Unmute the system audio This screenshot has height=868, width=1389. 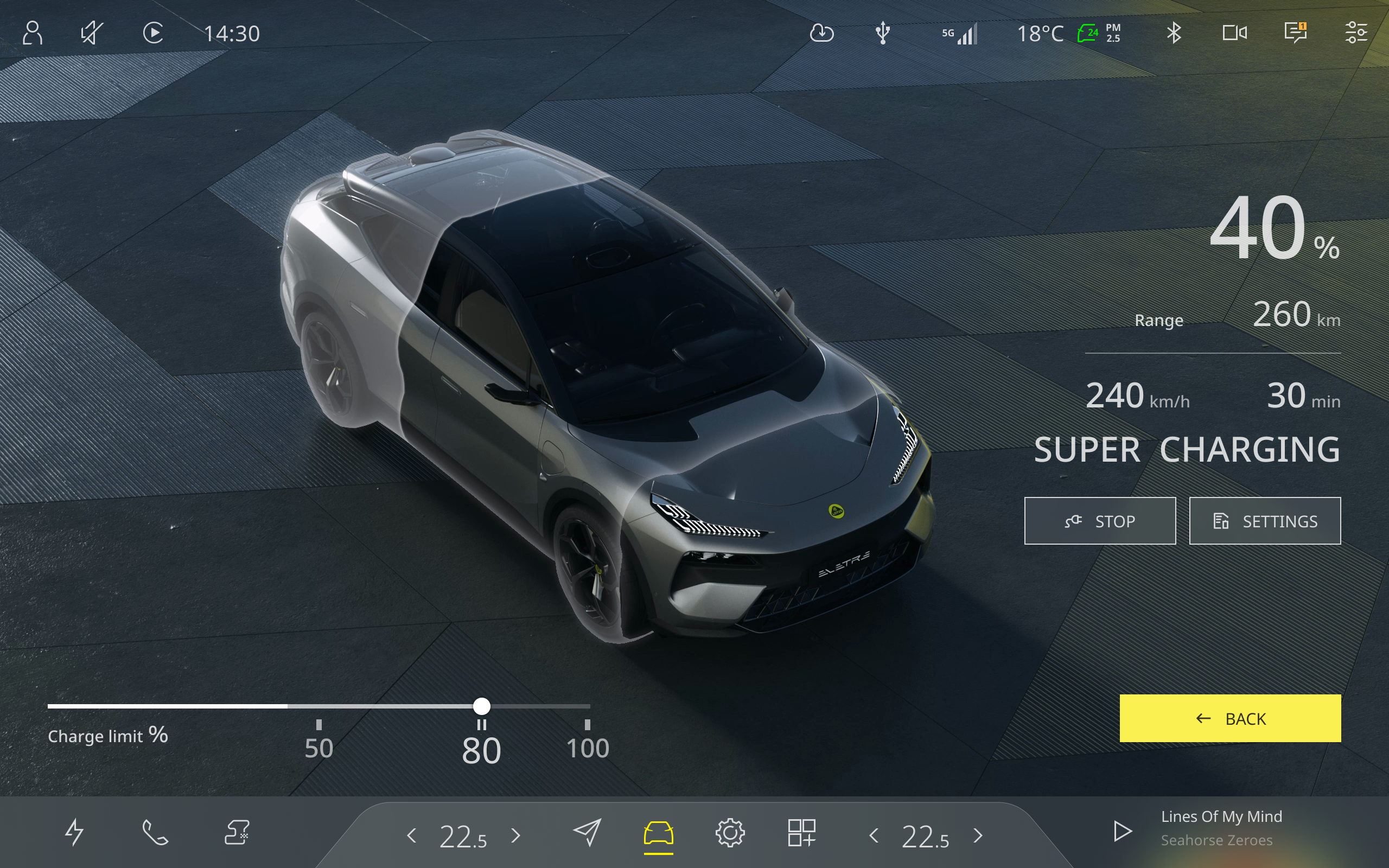click(x=92, y=33)
